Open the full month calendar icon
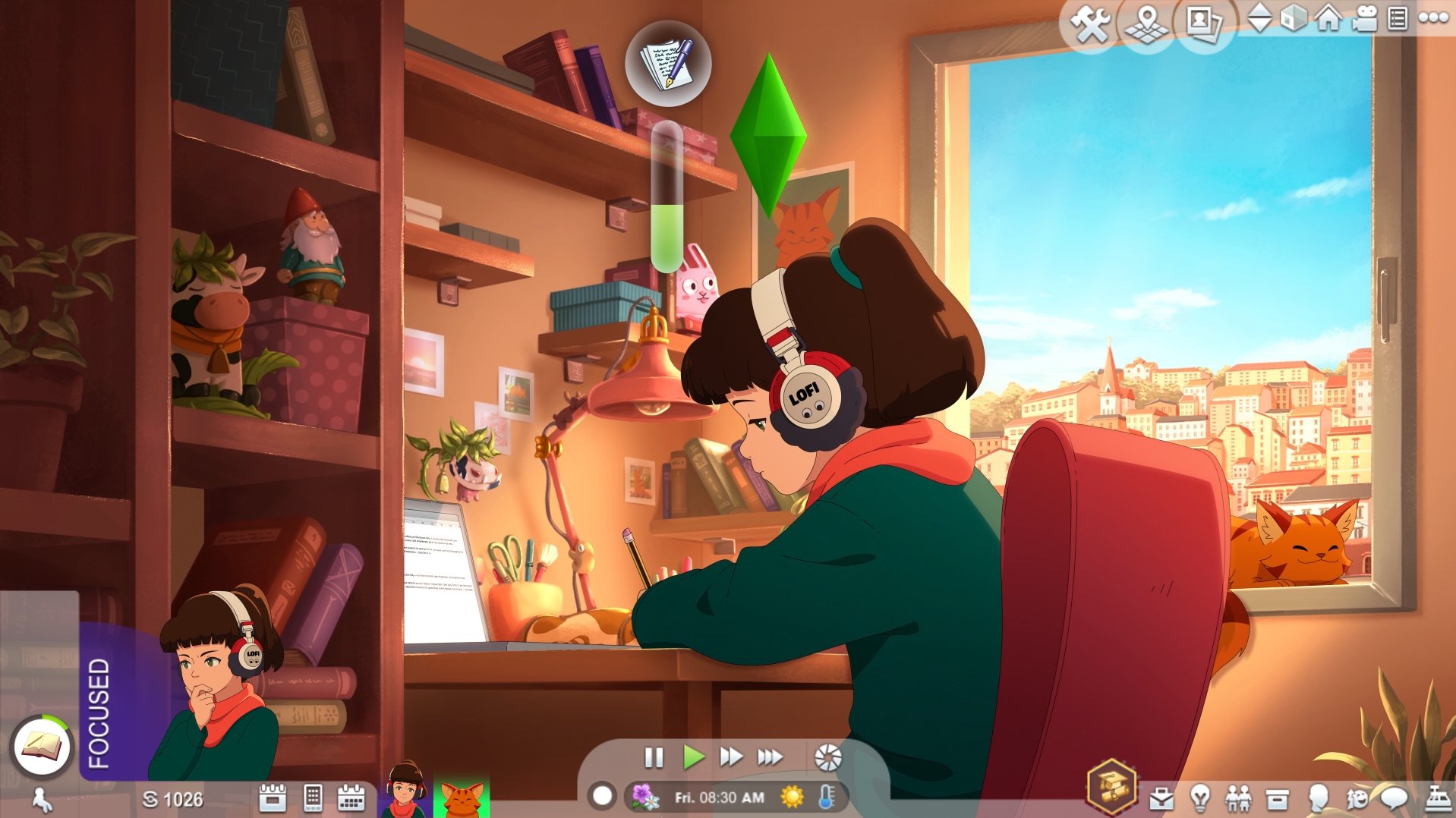The height and width of the screenshot is (818, 1456). [x=351, y=798]
